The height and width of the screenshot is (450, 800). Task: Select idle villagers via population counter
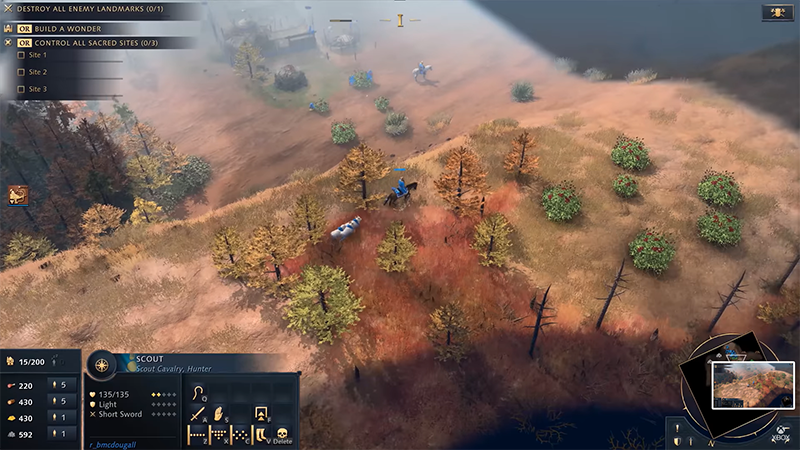point(29,360)
